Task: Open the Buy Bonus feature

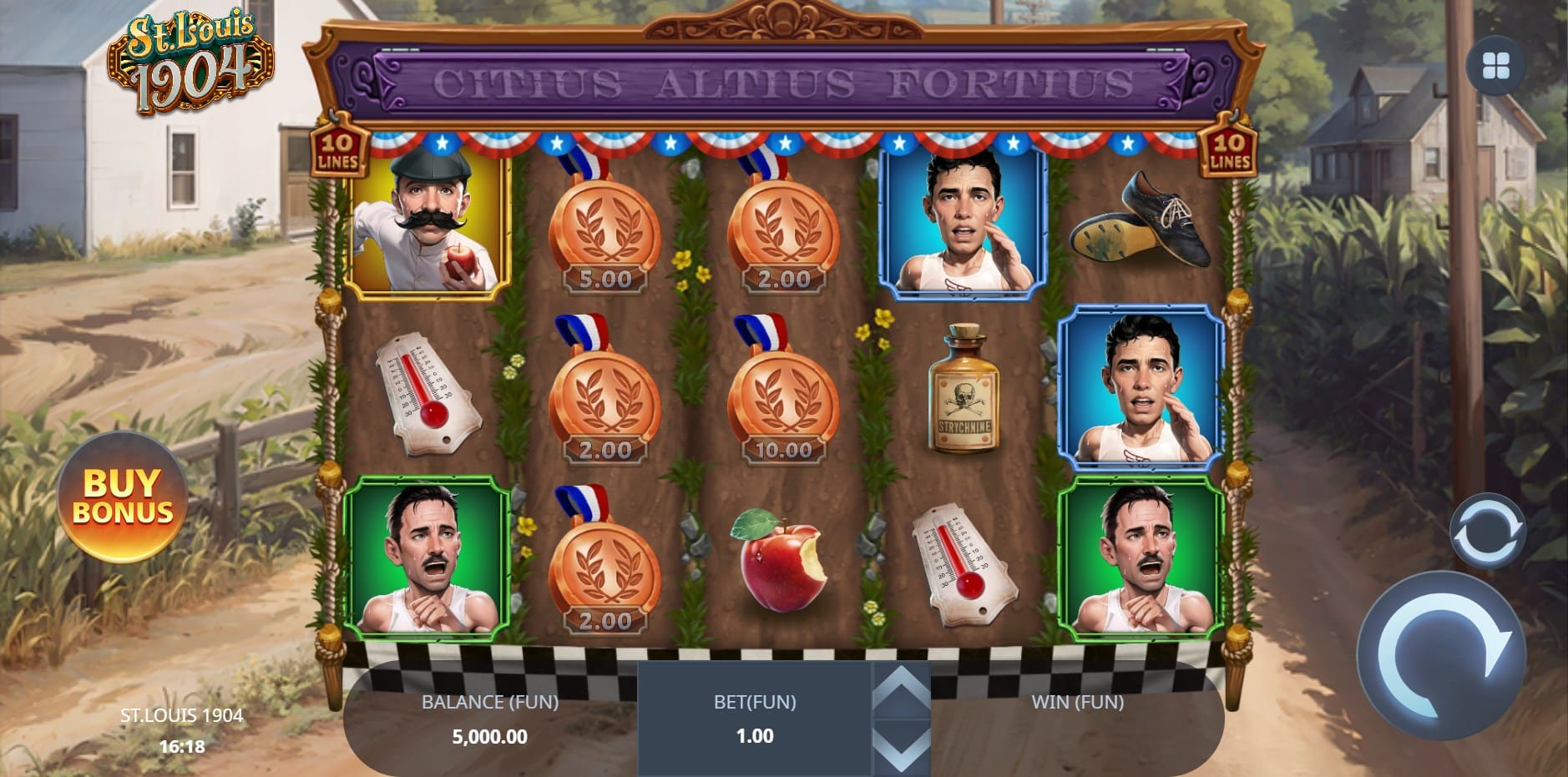Action: [123, 497]
